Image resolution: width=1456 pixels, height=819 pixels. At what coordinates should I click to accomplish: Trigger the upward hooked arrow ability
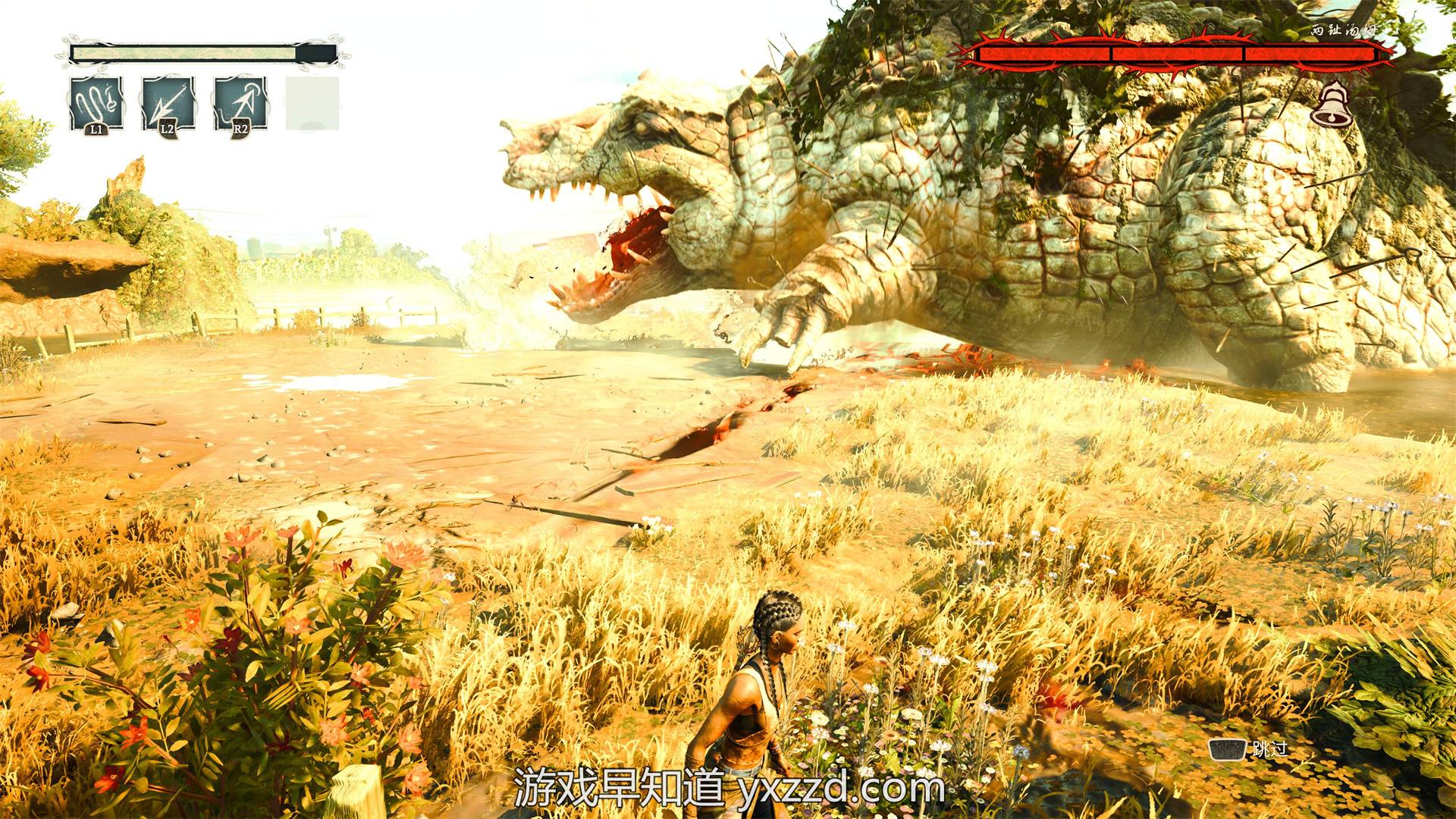pyautogui.click(x=240, y=103)
